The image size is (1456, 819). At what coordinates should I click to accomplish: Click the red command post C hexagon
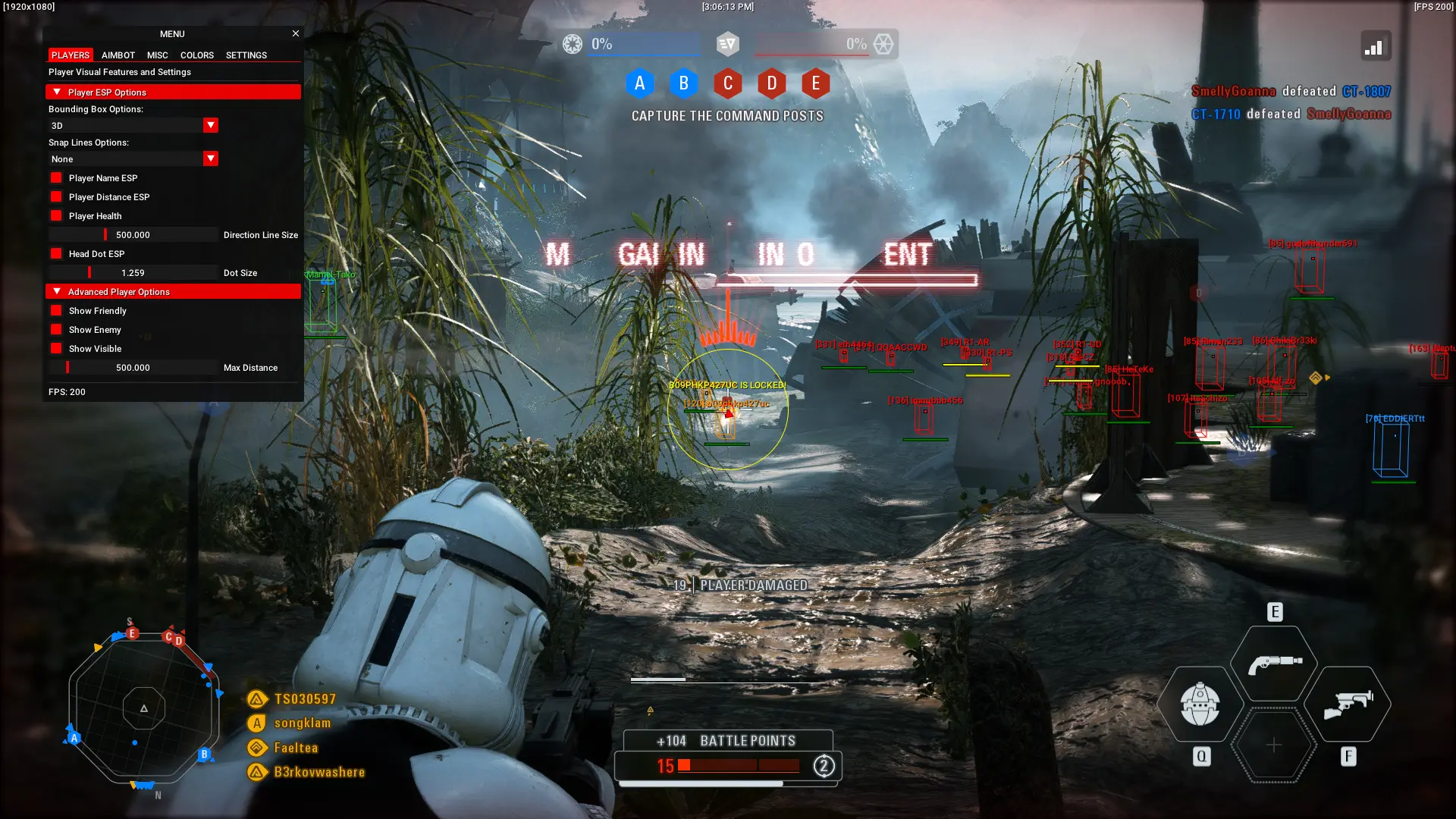click(x=728, y=83)
